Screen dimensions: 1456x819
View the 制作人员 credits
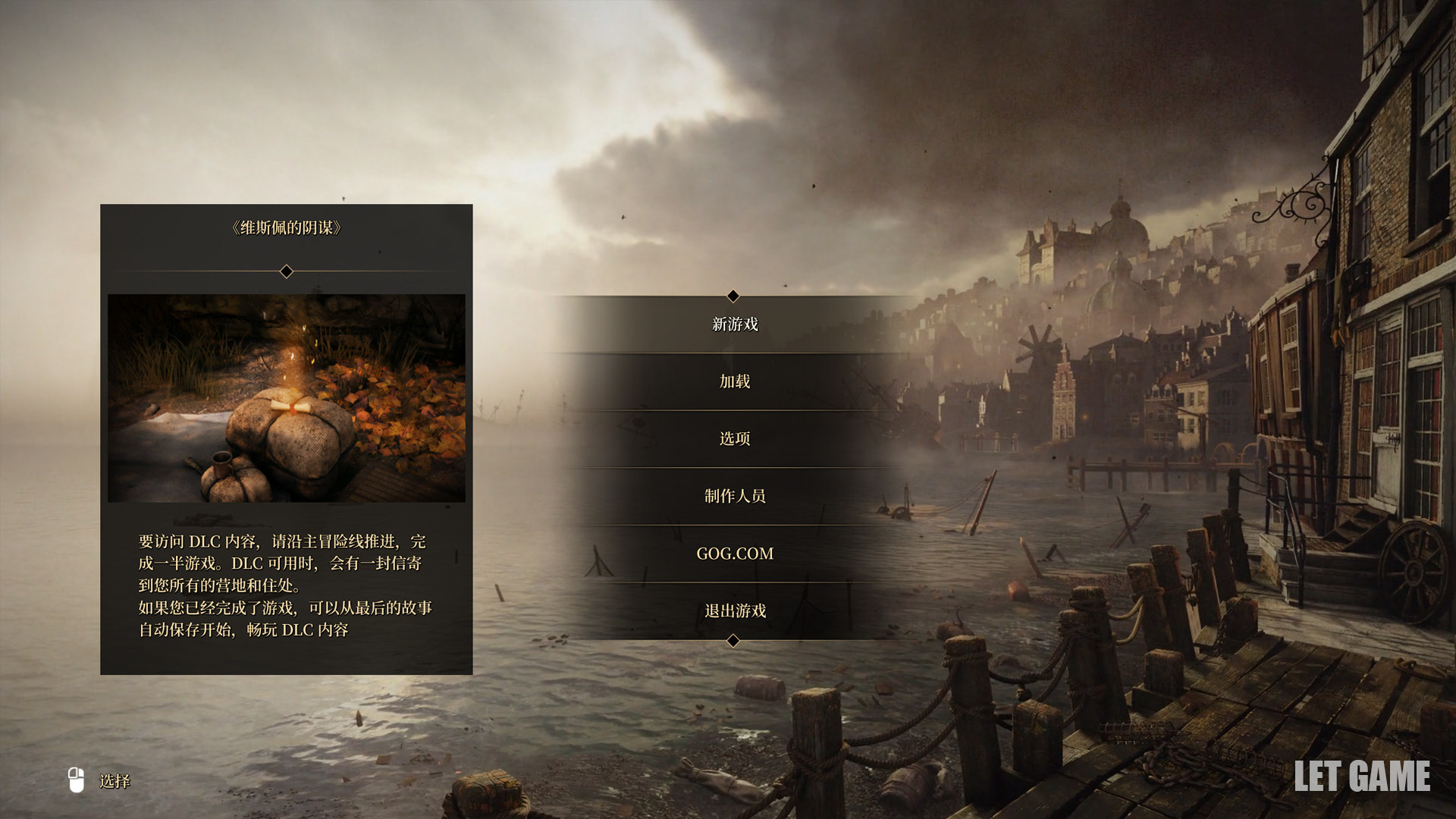735,496
